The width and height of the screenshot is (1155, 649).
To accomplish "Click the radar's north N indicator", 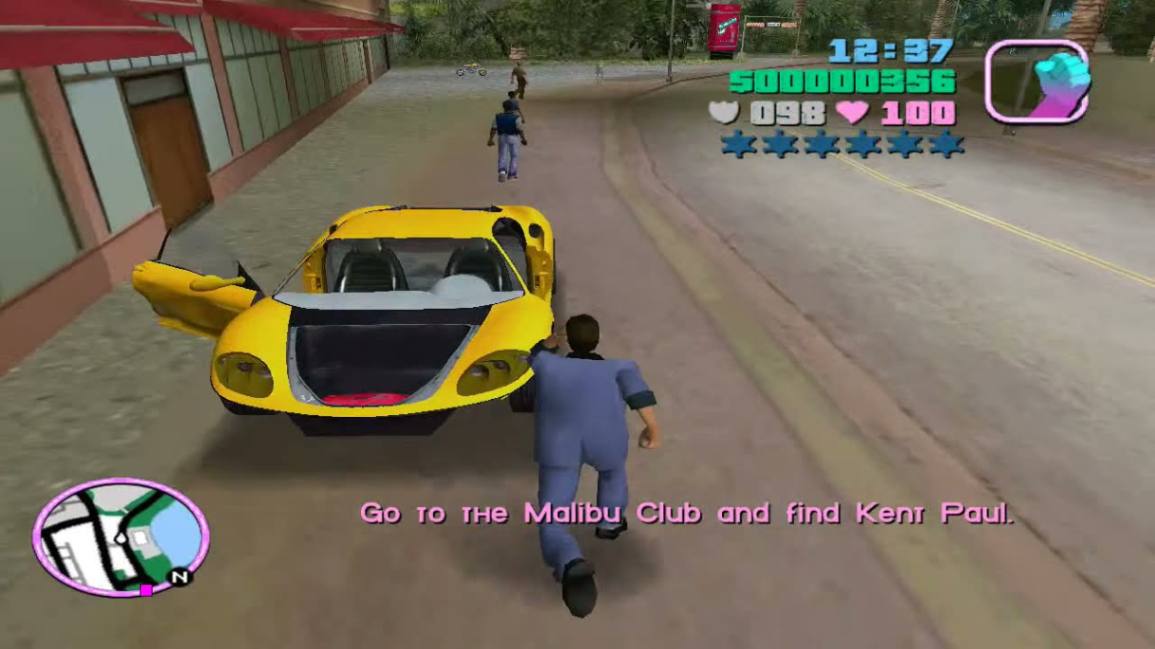I will tap(178, 577).
